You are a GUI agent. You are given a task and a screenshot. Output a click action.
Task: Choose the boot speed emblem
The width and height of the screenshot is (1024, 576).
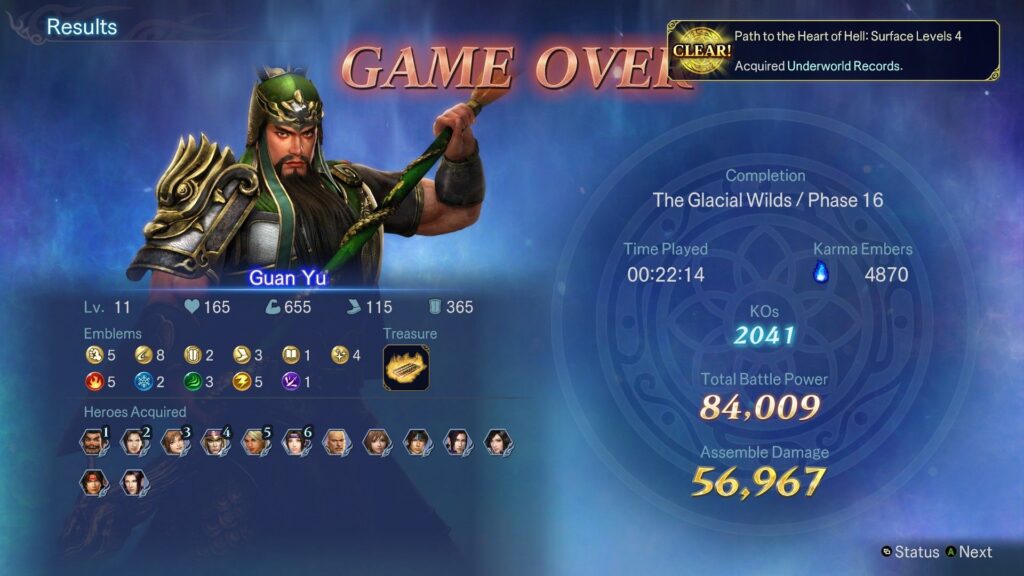(x=241, y=354)
